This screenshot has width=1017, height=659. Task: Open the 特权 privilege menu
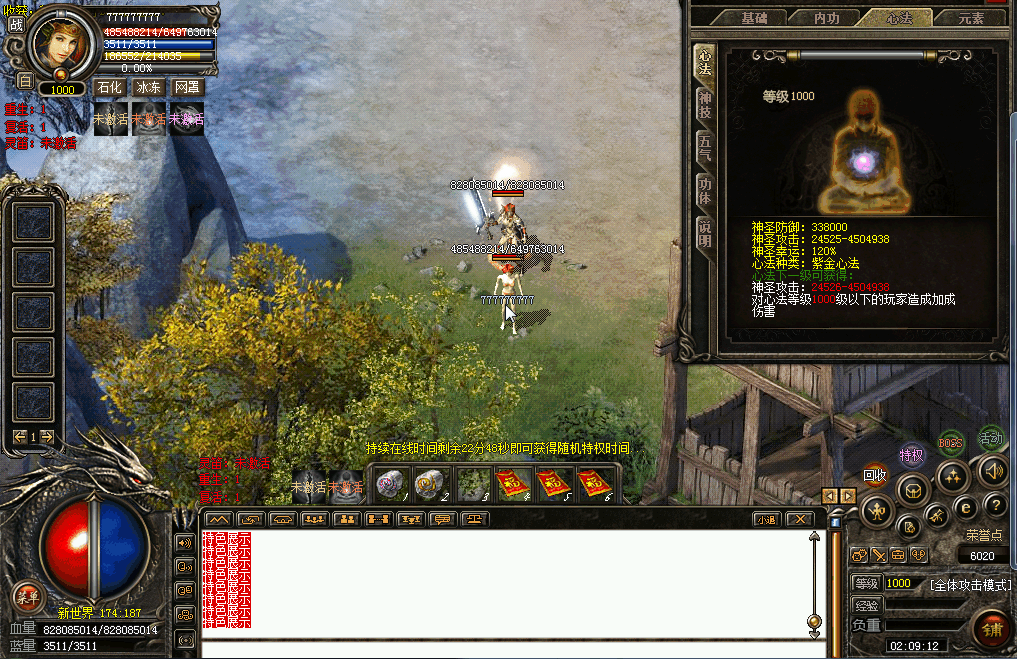(x=911, y=456)
